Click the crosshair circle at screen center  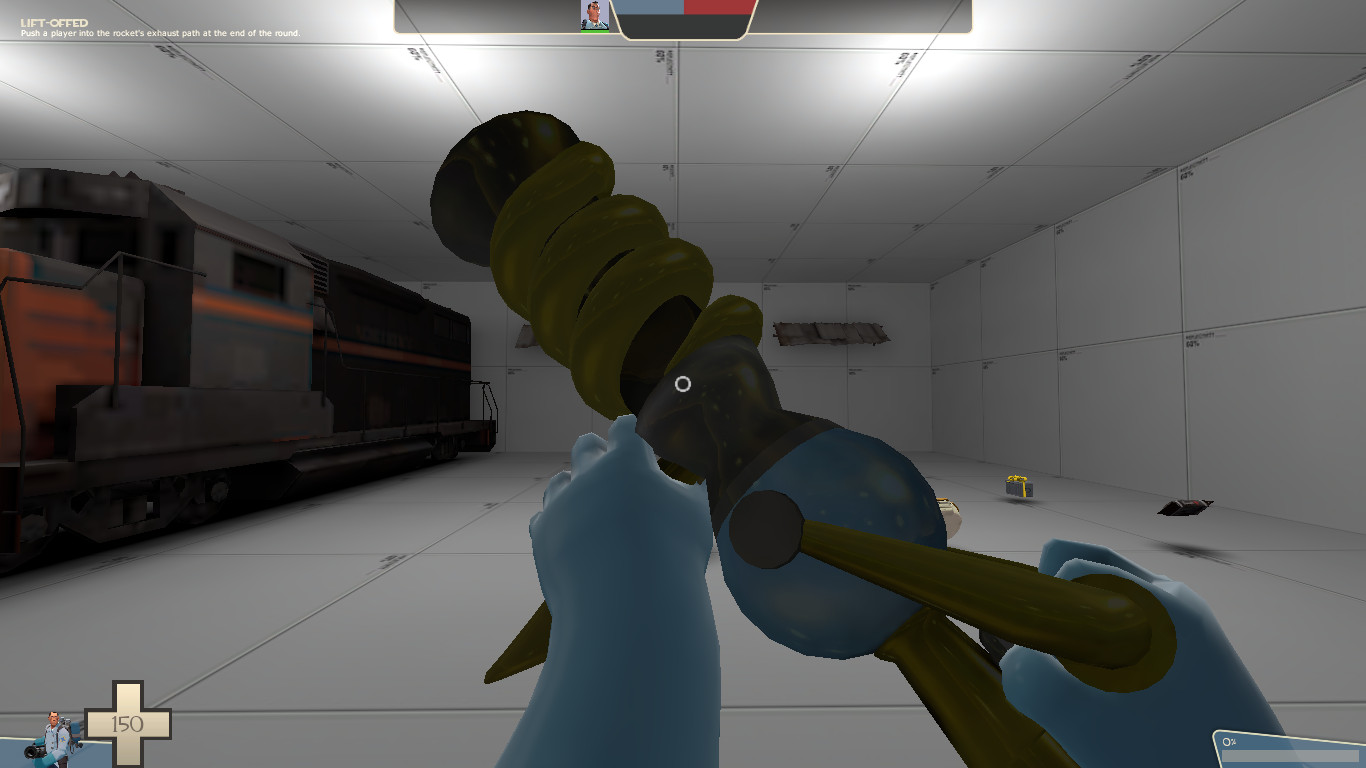coord(682,383)
